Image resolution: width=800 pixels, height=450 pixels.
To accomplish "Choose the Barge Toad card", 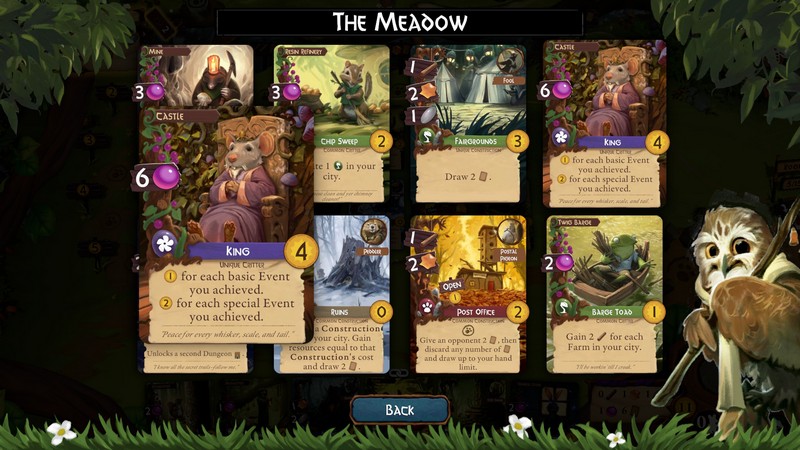I will (605, 294).
